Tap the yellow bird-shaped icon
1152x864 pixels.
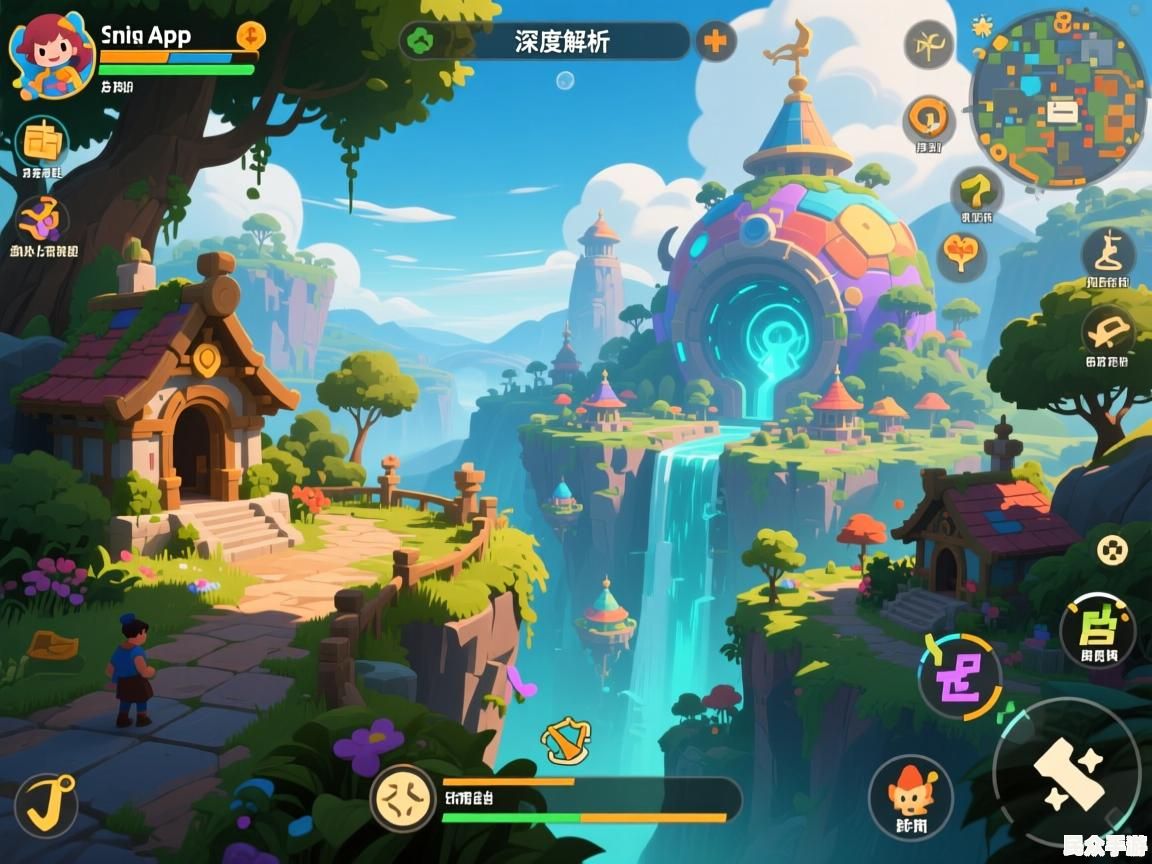[x=1108, y=330]
